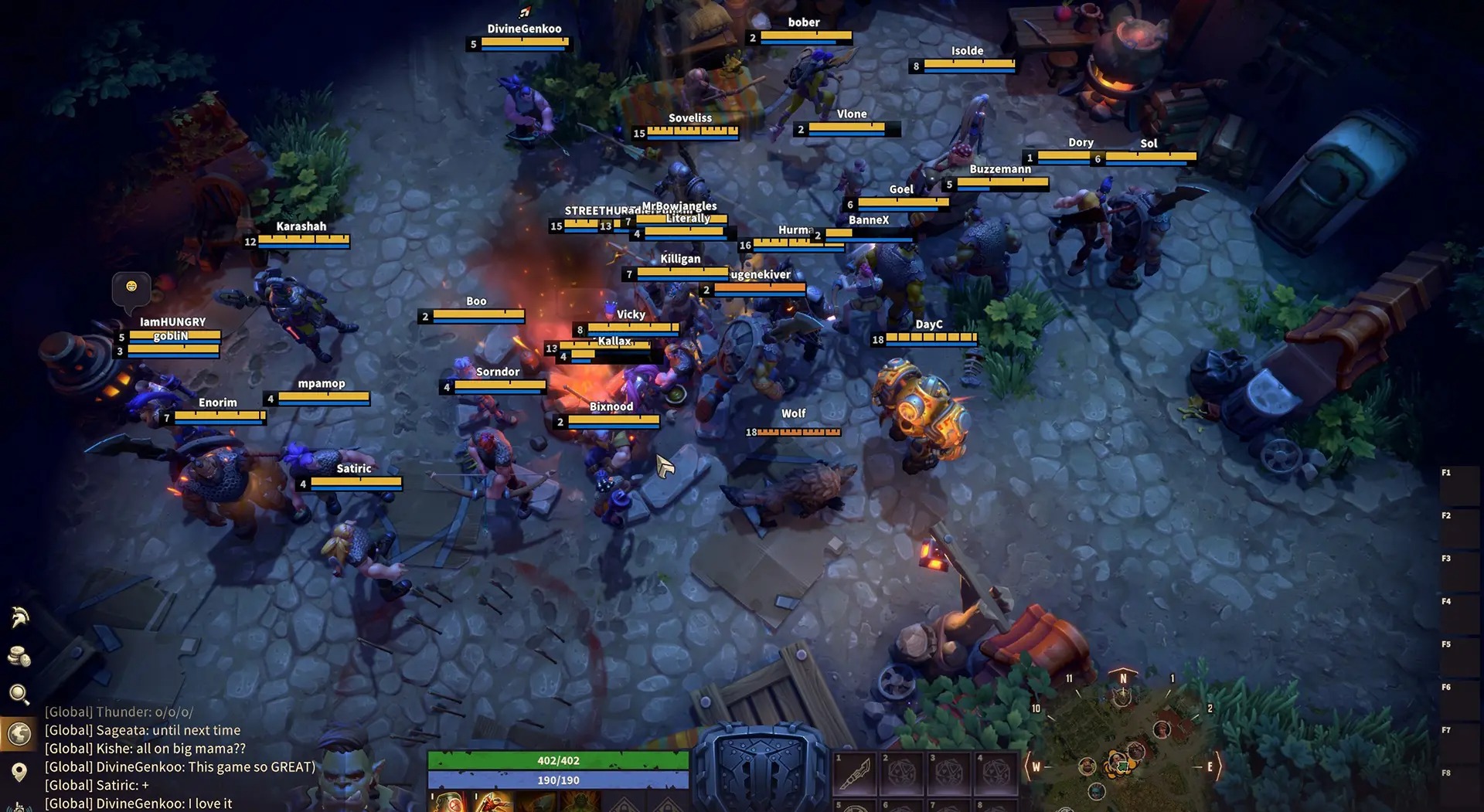This screenshot has width=1484, height=812.
Task: Click Kishe's 'all on big mama??' chat message
Action: [147, 748]
